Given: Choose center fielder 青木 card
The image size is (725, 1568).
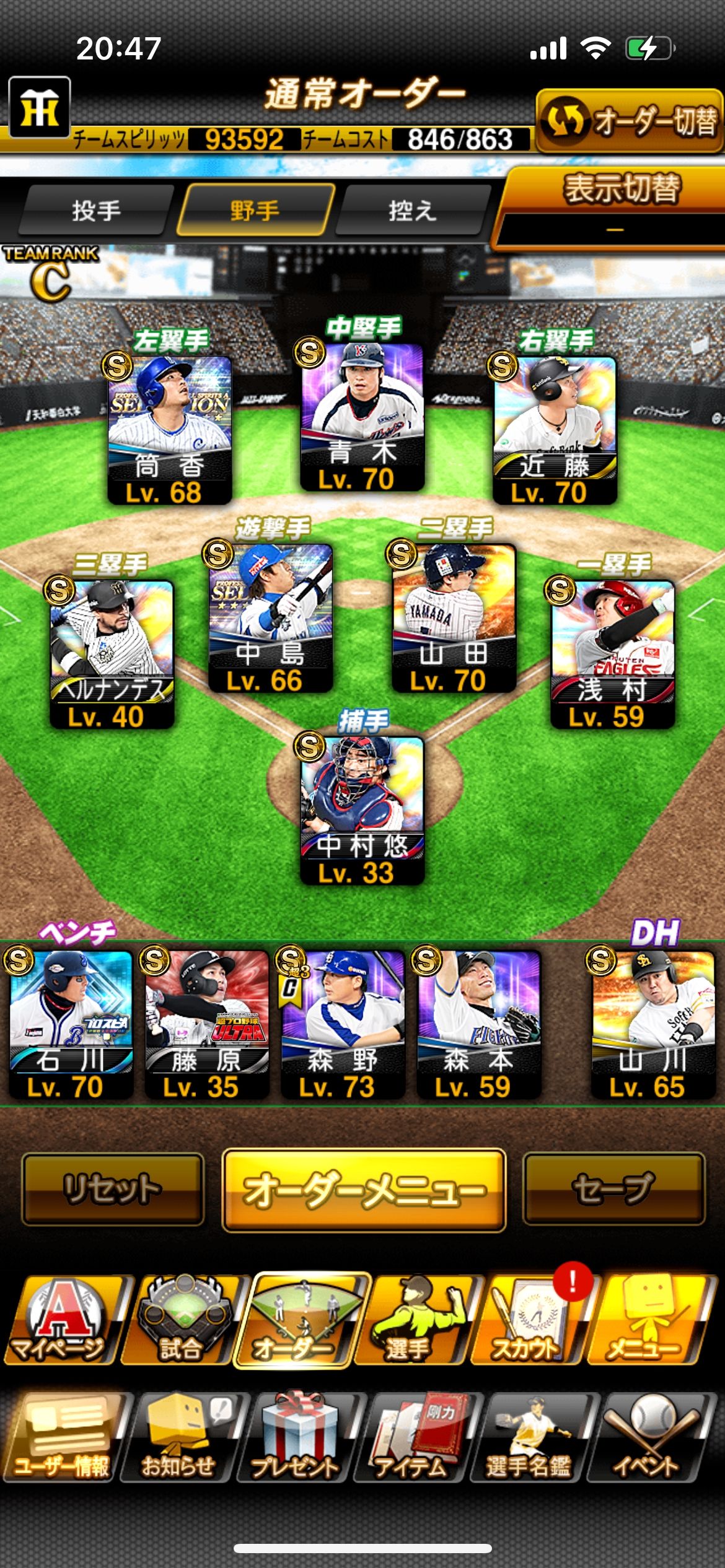Looking at the screenshot, I should point(362,416).
